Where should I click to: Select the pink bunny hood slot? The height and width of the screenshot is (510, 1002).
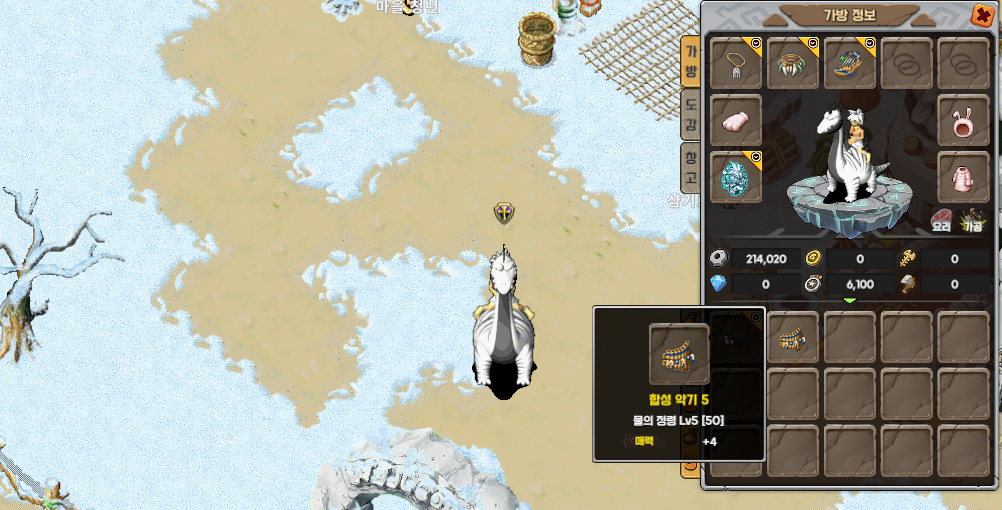[963, 121]
